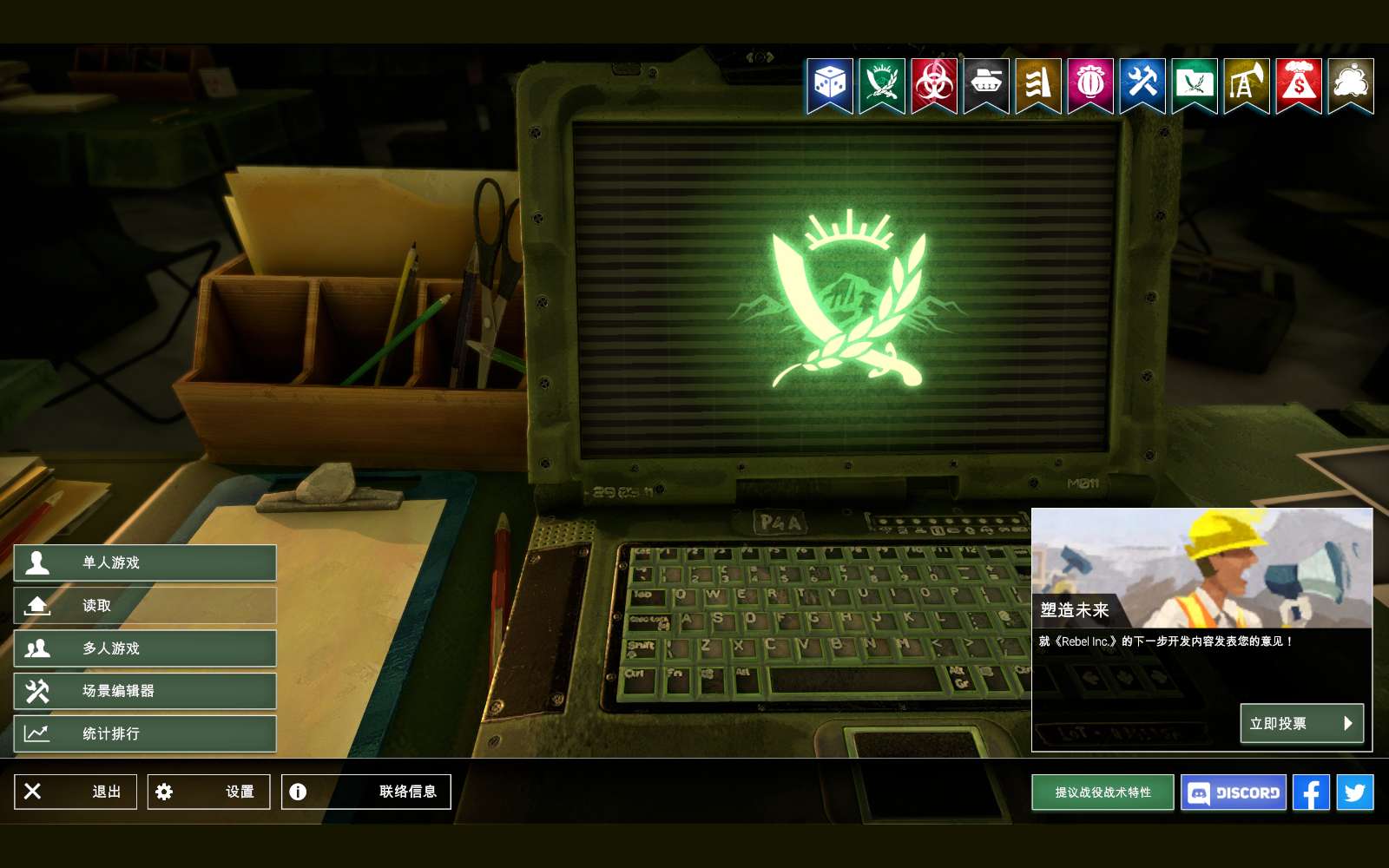The image size is (1389, 868).
Task: Open 设置 settings
Action: (208, 792)
